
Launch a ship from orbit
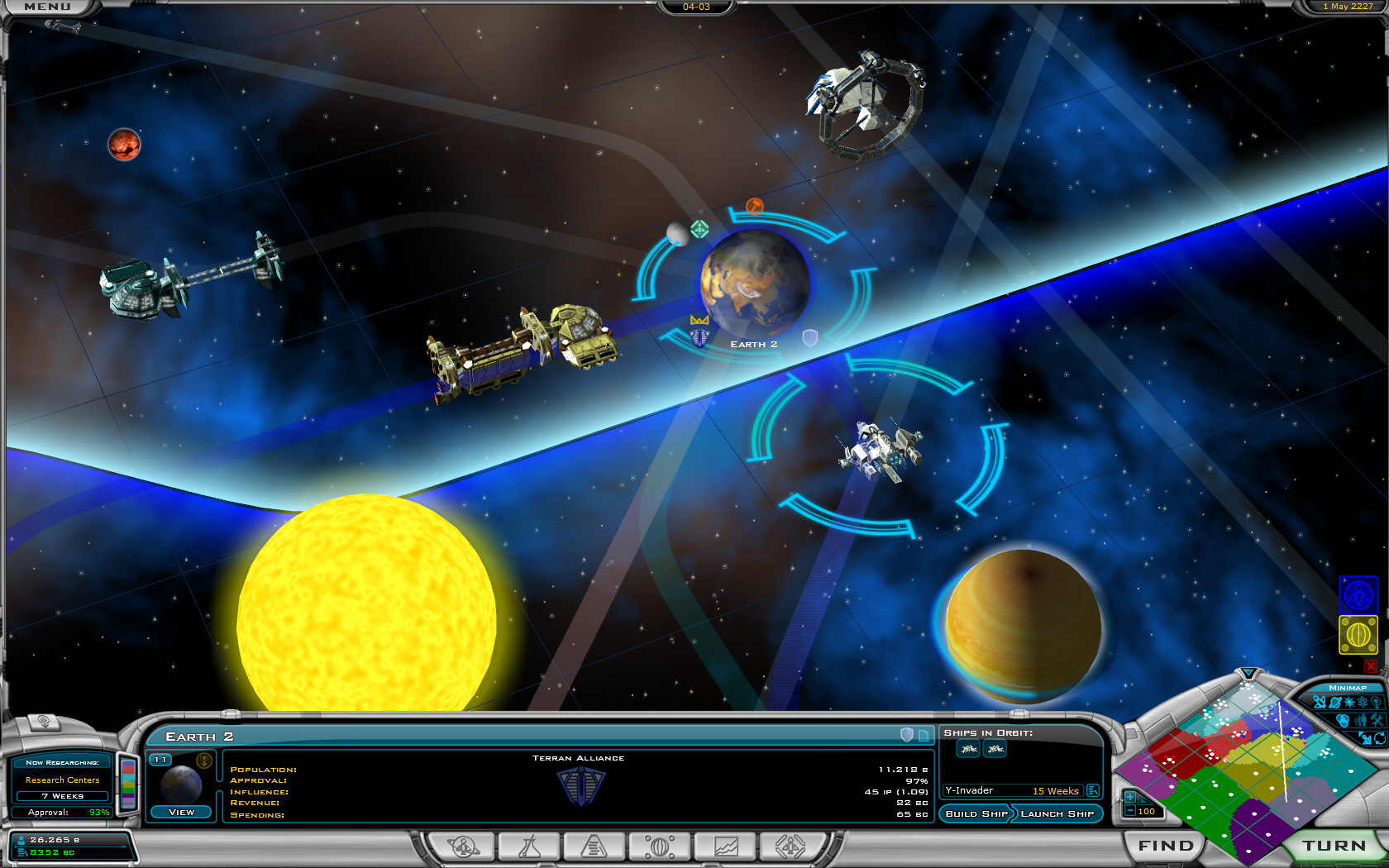(1057, 813)
